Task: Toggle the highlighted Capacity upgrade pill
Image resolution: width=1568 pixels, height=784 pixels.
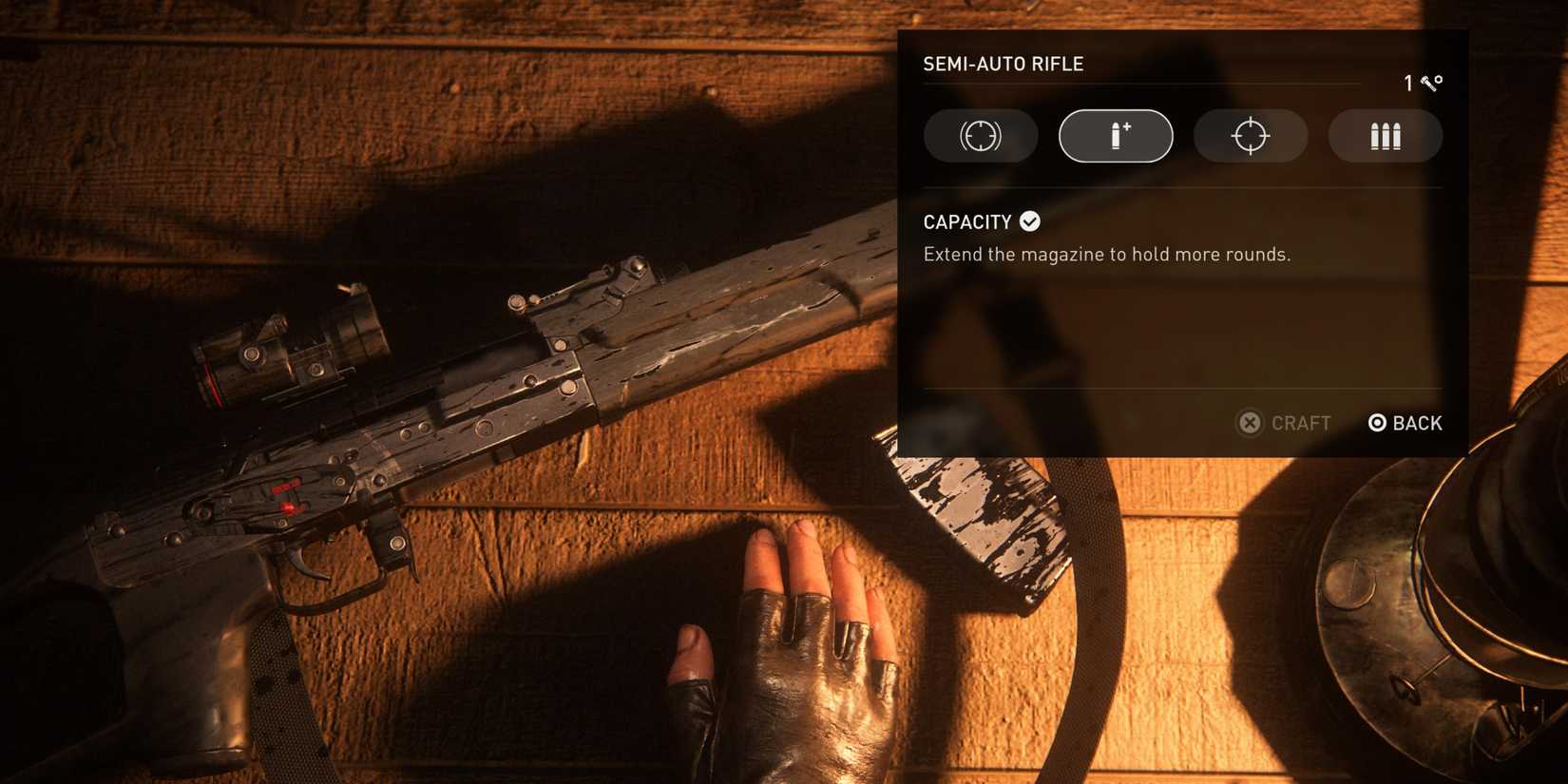Action: point(1116,135)
